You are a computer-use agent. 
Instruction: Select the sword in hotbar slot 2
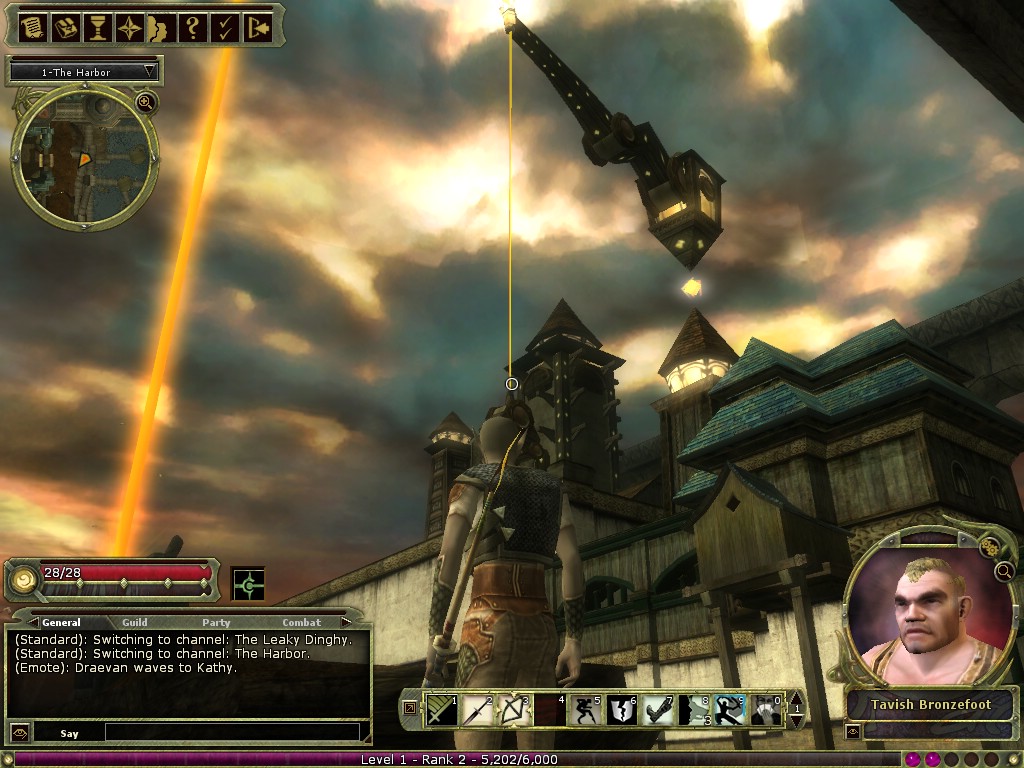tap(476, 710)
